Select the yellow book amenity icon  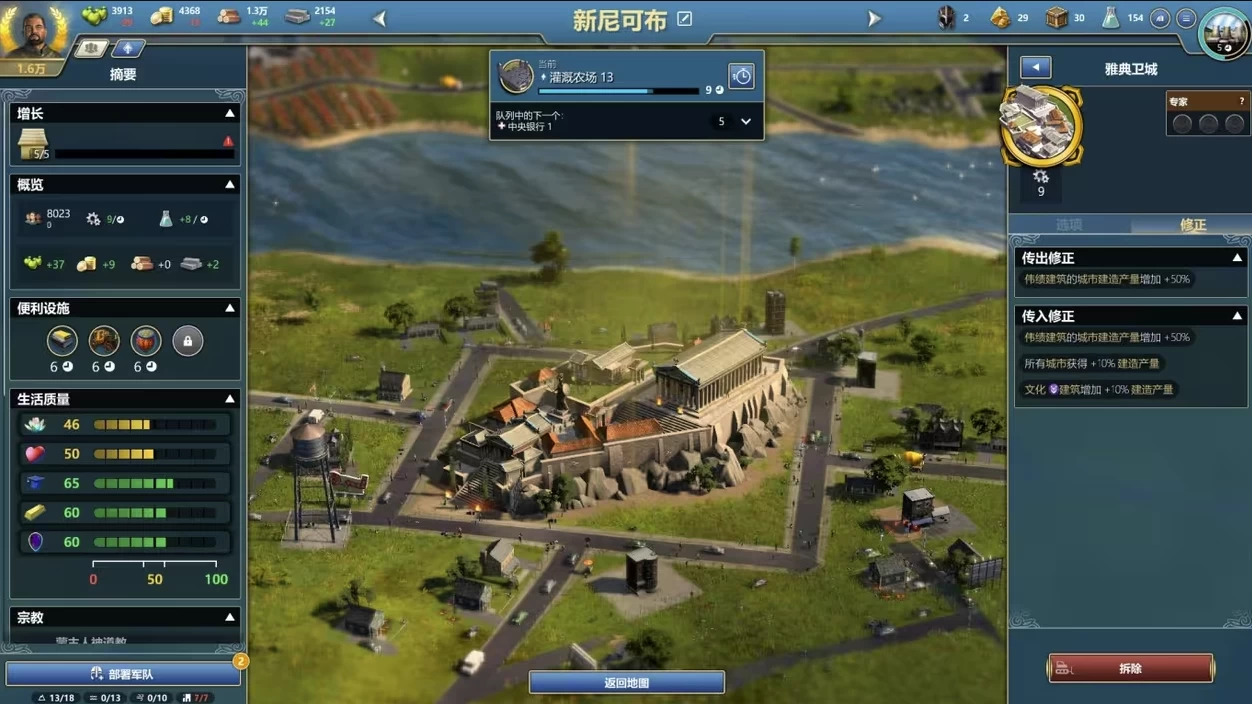(x=62, y=341)
